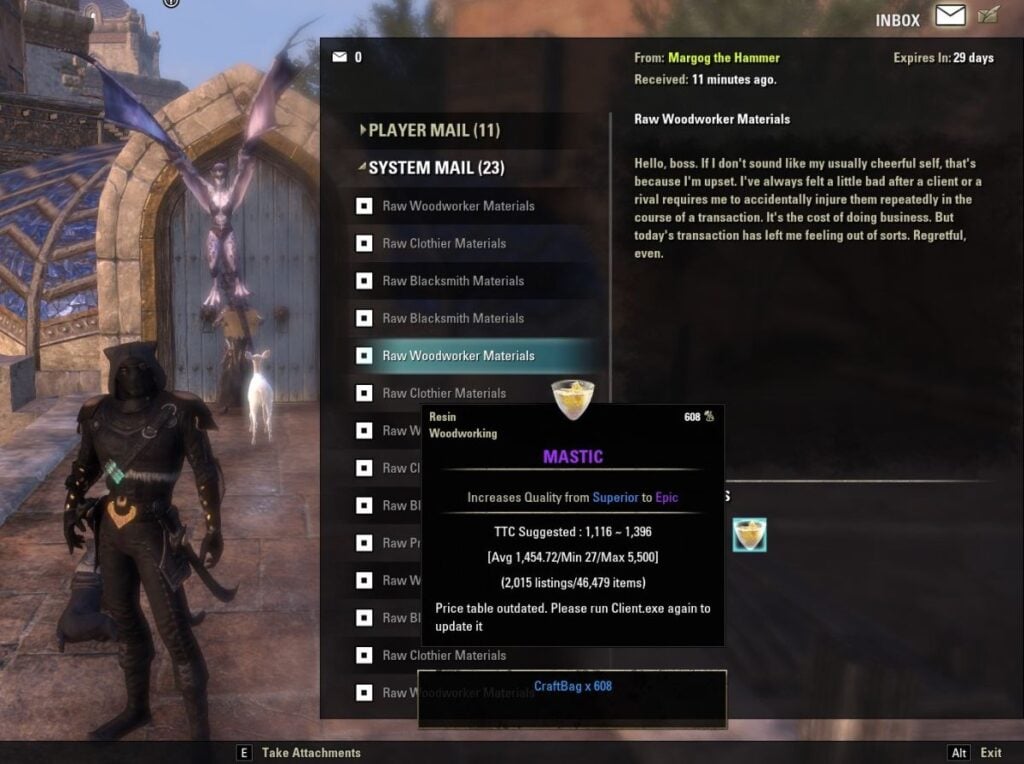This screenshot has width=1024, height=764.
Task: Select the highlighted Raw Woodworker Materials mail
Action: tap(458, 356)
